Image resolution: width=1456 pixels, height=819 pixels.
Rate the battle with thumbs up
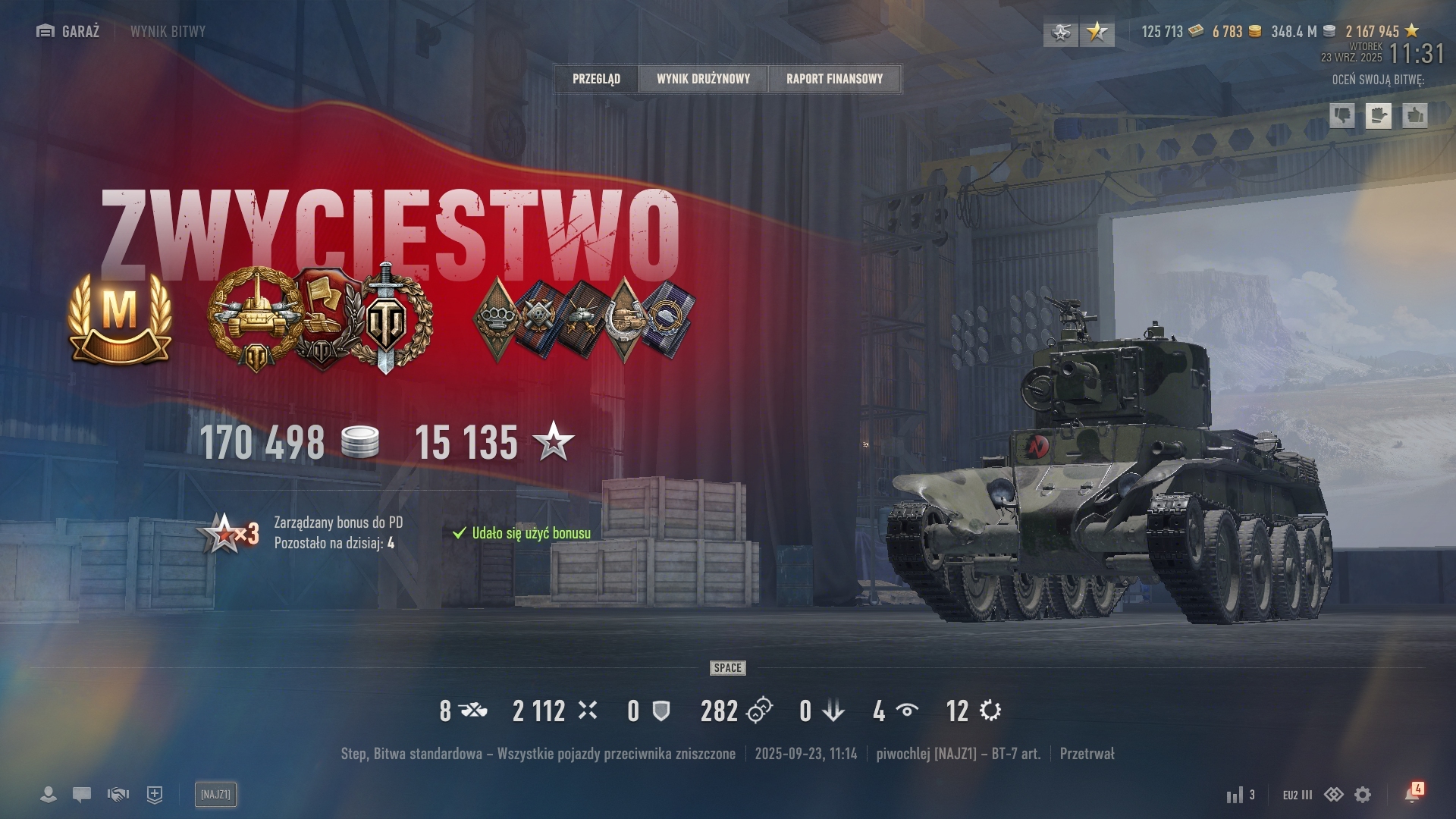tap(1415, 115)
